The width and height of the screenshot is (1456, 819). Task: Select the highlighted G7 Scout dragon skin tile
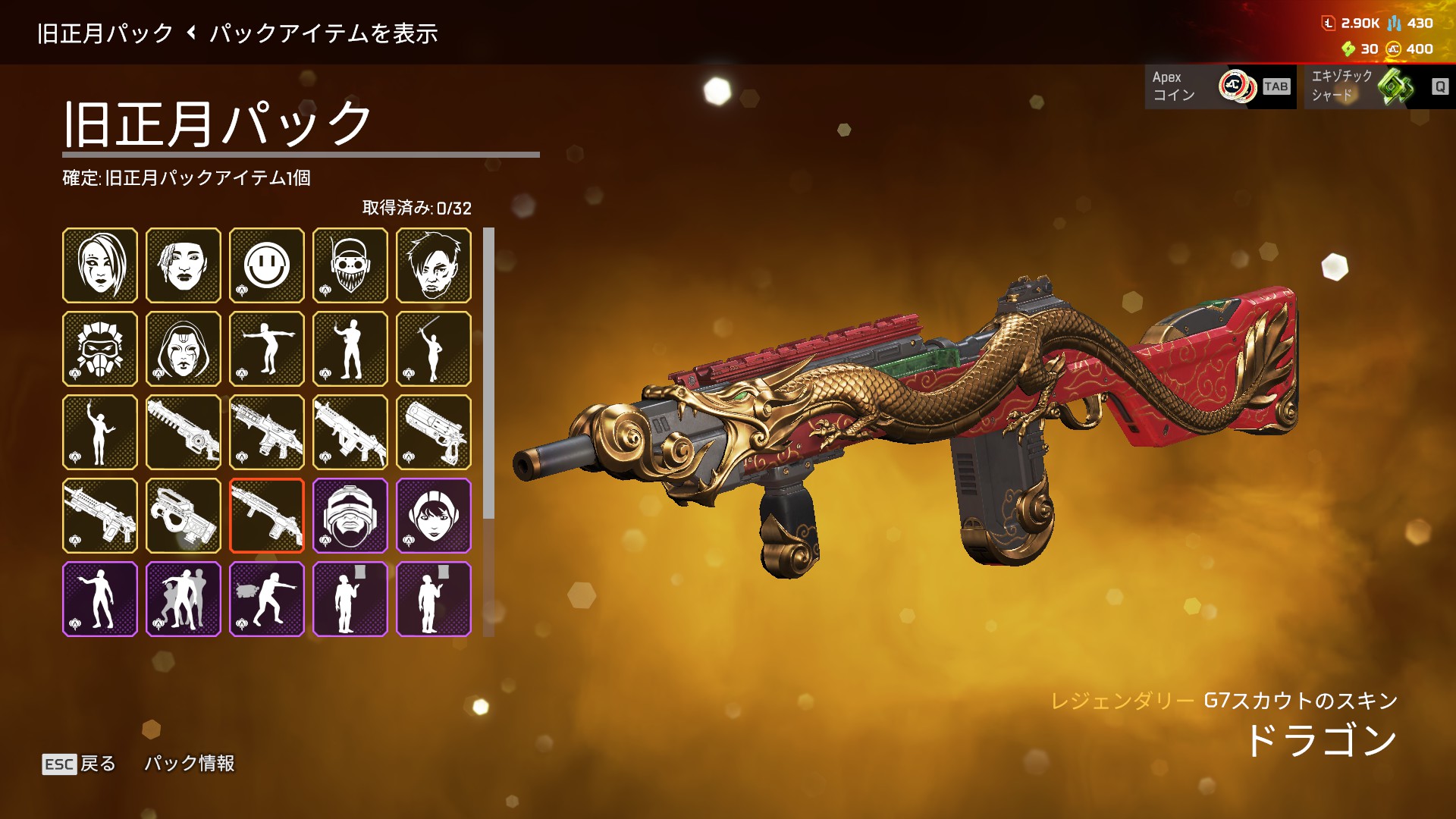(267, 516)
